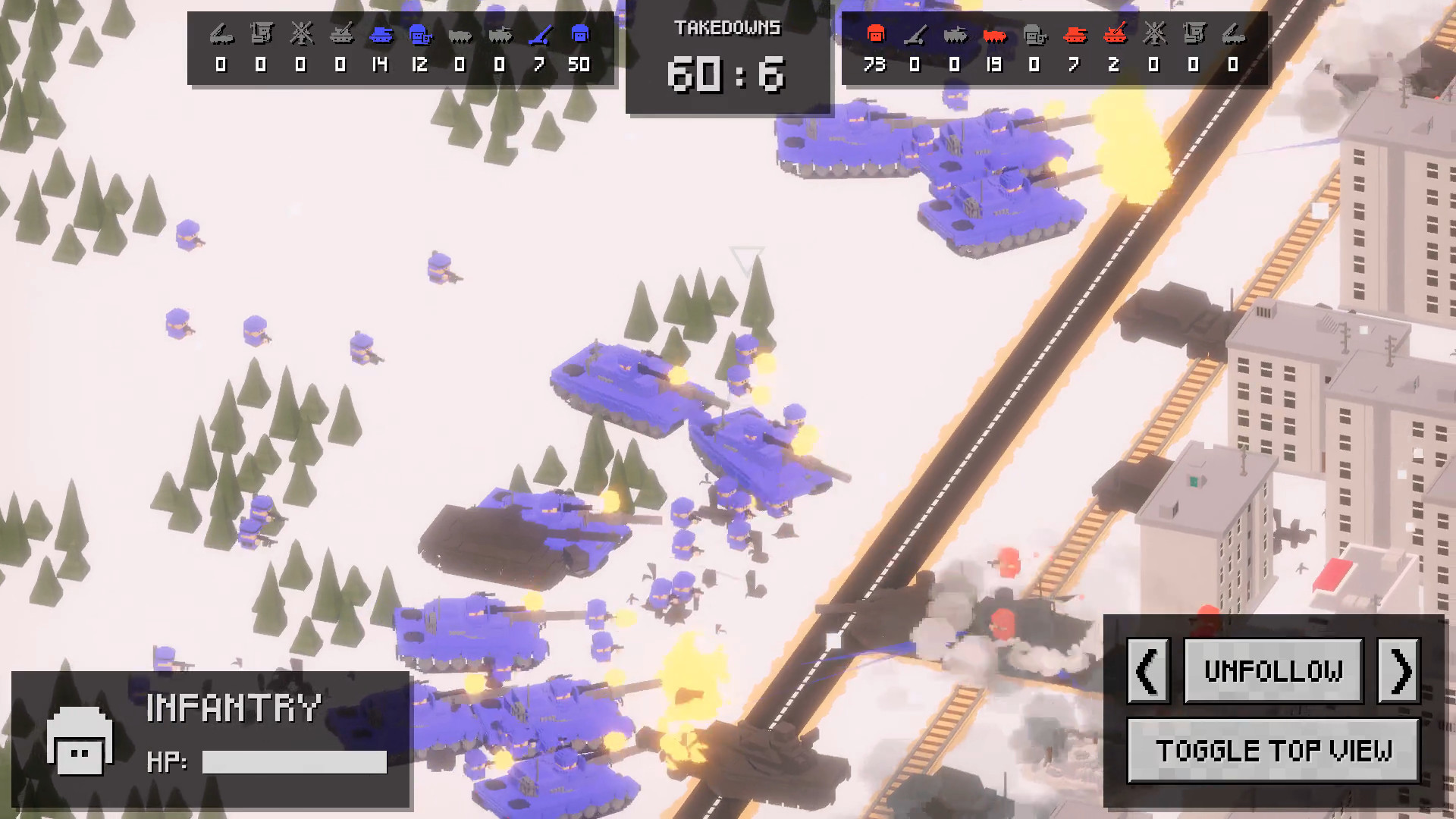Select the red APC icon showing 19

click(x=996, y=34)
